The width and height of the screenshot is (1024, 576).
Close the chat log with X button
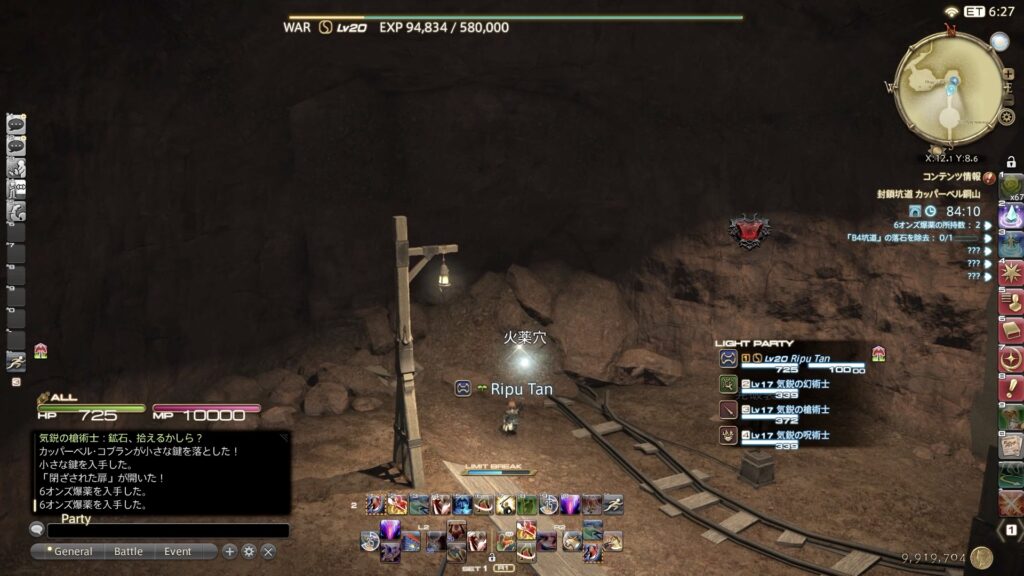tap(268, 551)
